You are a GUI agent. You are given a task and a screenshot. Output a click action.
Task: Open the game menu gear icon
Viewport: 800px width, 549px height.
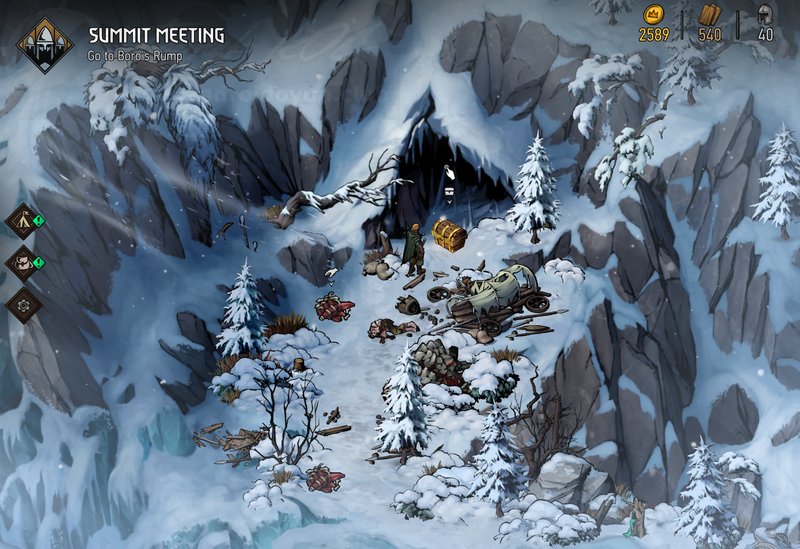coord(22,304)
